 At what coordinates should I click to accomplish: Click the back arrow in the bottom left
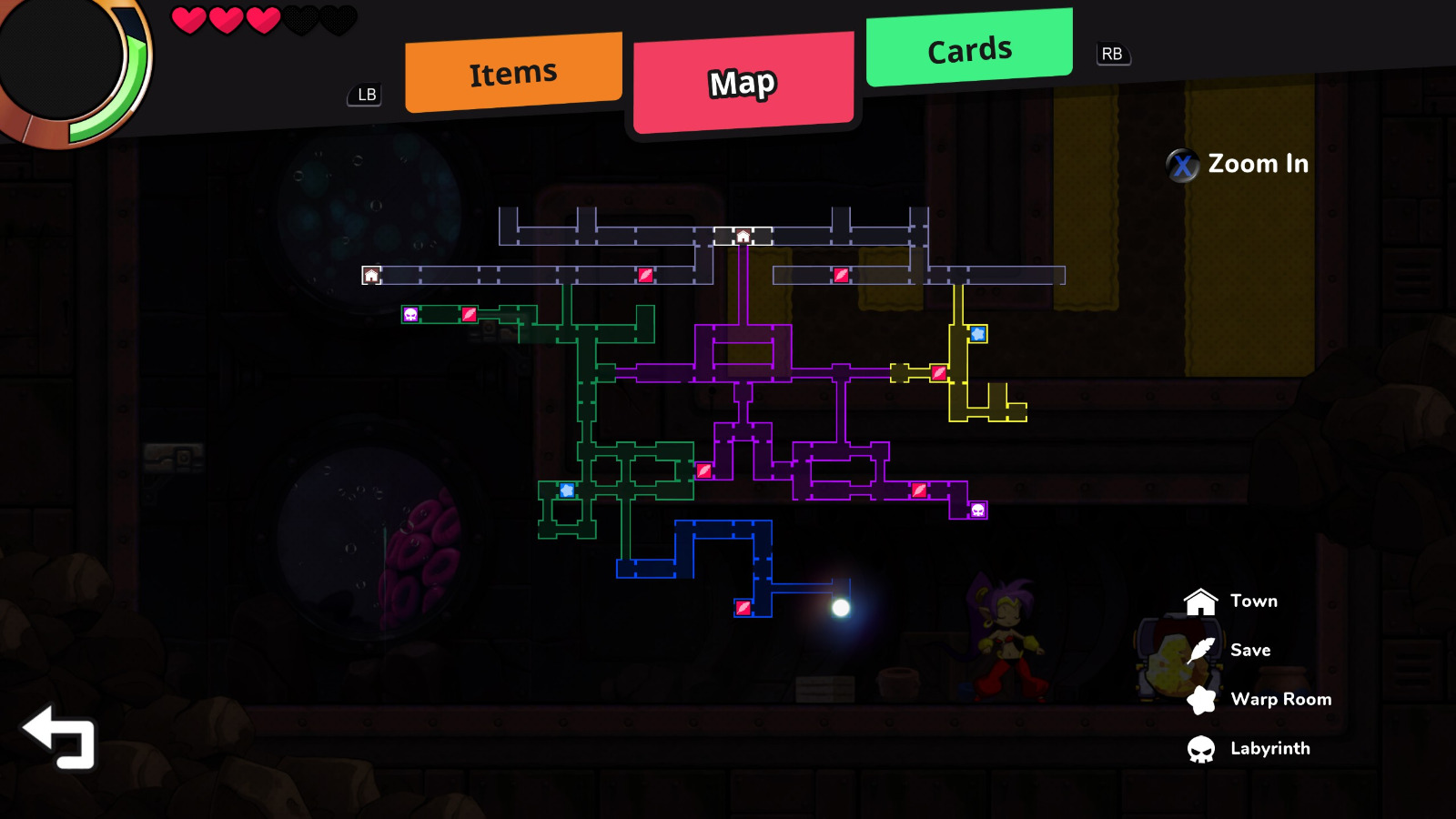tap(58, 737)
